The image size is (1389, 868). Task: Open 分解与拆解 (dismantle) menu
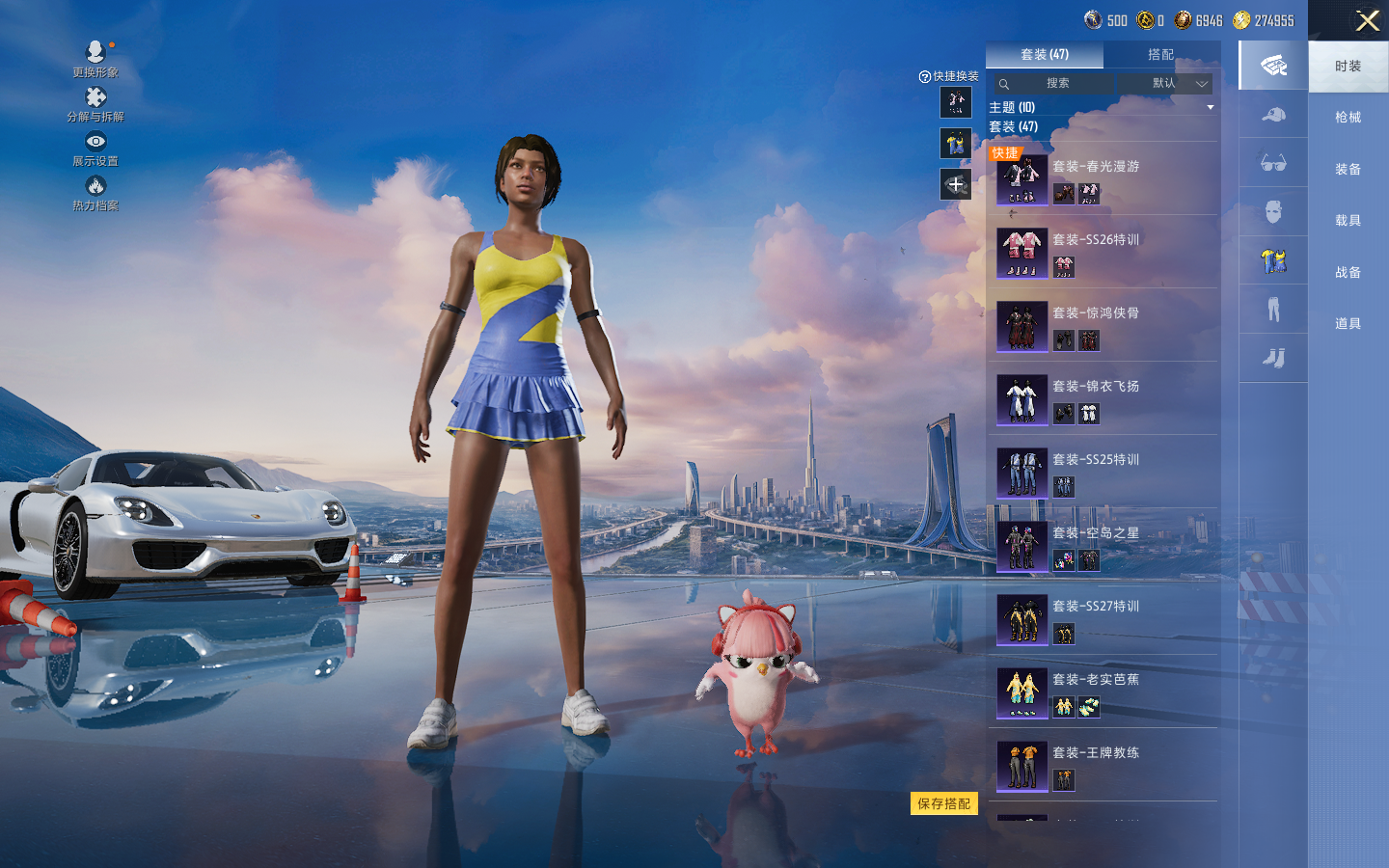tap(95, 103)
